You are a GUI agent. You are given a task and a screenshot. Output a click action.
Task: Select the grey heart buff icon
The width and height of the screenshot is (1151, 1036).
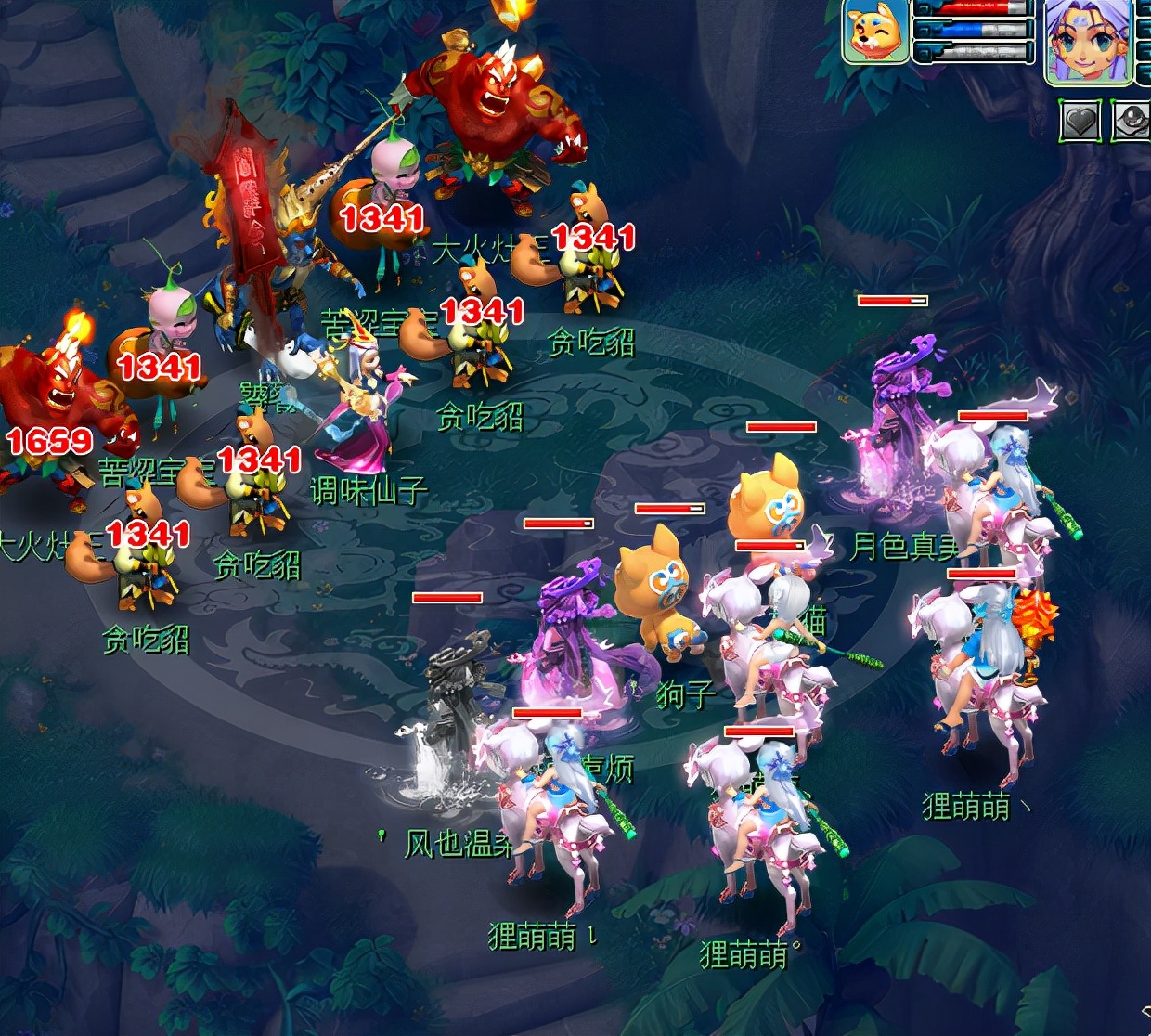click(x=1081, y=121)
